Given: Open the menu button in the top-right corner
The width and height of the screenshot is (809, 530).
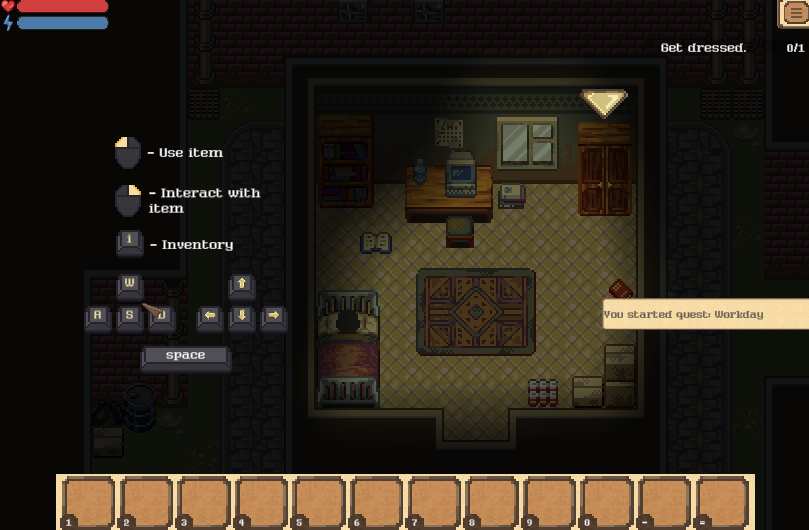Looking at the screenshot, I should coord(794,13).
